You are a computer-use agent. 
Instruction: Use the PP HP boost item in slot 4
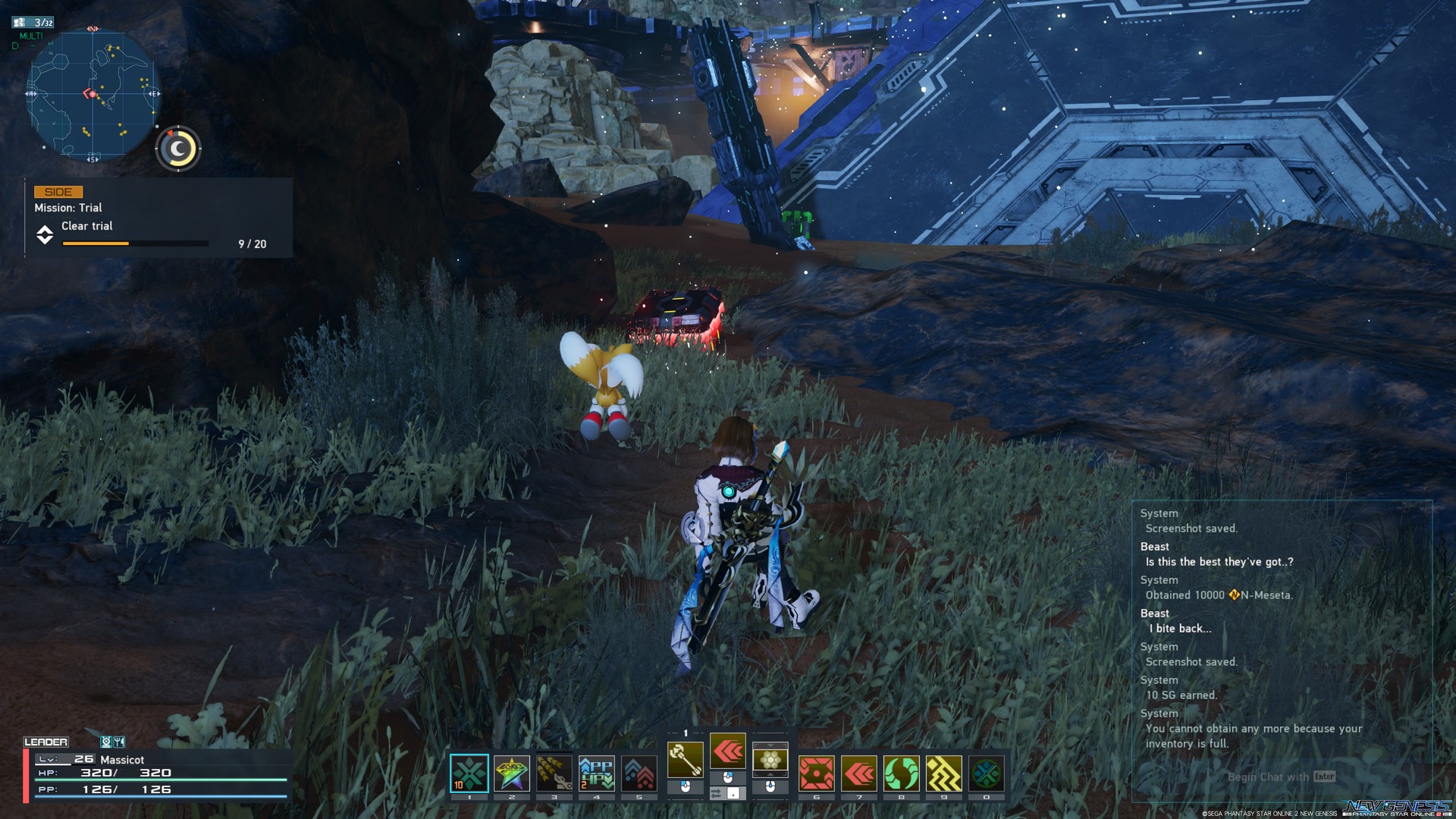click(597, 773)
